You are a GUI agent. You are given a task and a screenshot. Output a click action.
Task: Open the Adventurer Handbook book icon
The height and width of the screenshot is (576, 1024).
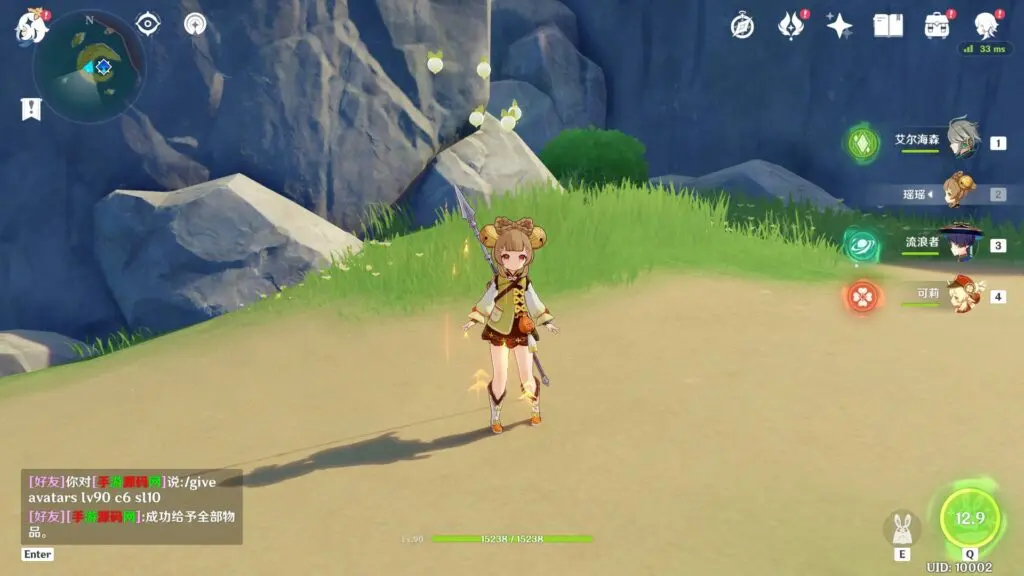point(888,26)
